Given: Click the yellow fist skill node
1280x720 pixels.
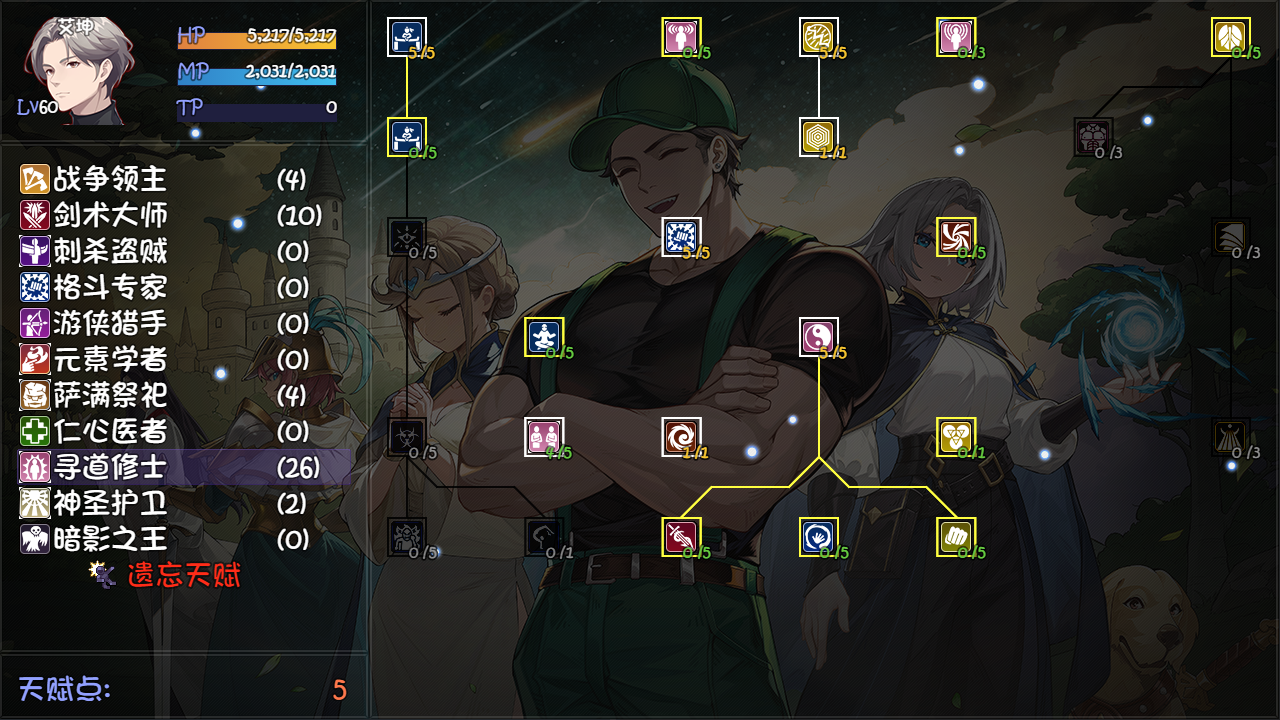Looking at the screenshot, I should click(954, 536).
